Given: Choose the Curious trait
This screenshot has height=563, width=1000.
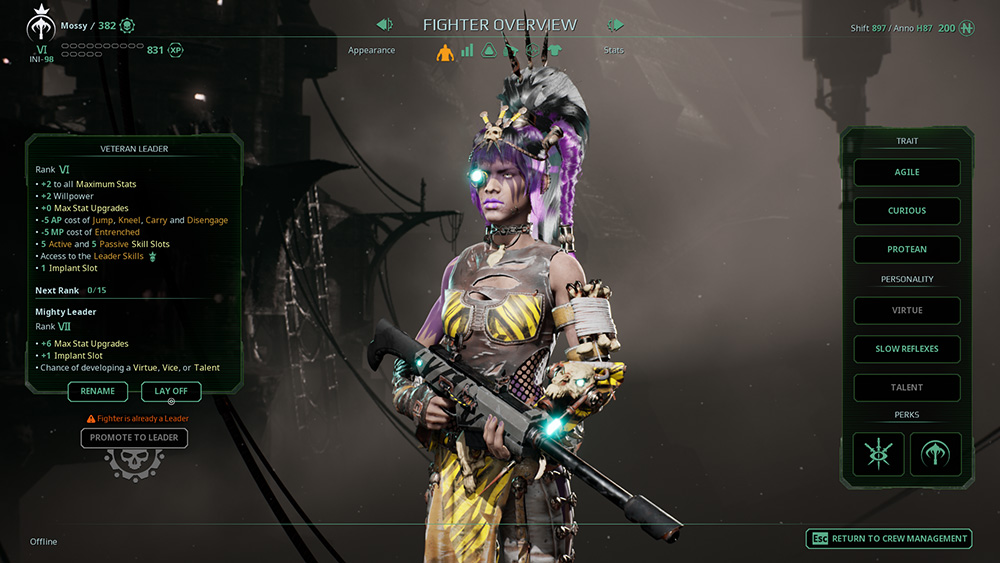Looking at the screenshot, I should [x=907, y=211].
